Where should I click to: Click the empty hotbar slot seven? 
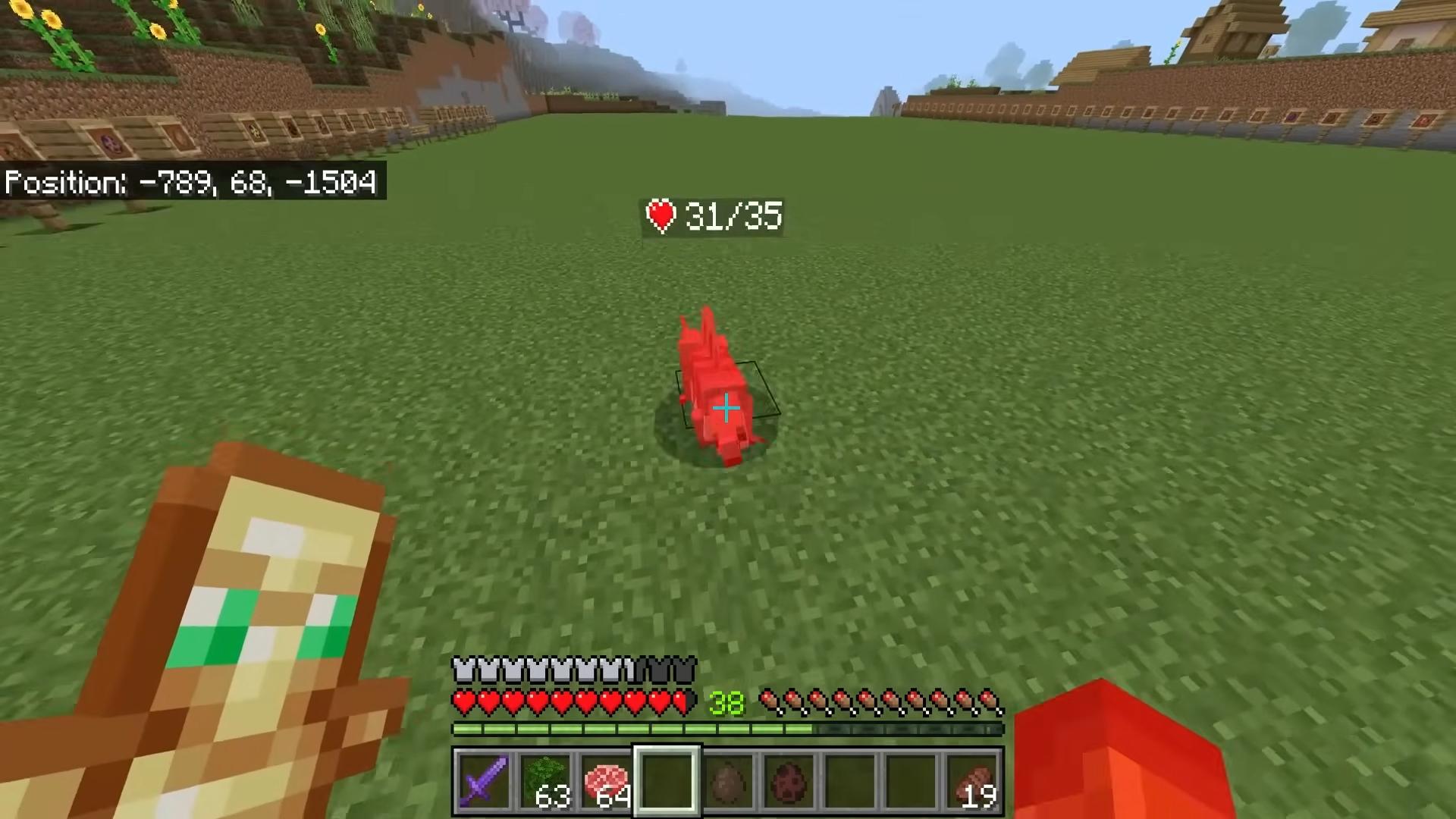point(851,781)
